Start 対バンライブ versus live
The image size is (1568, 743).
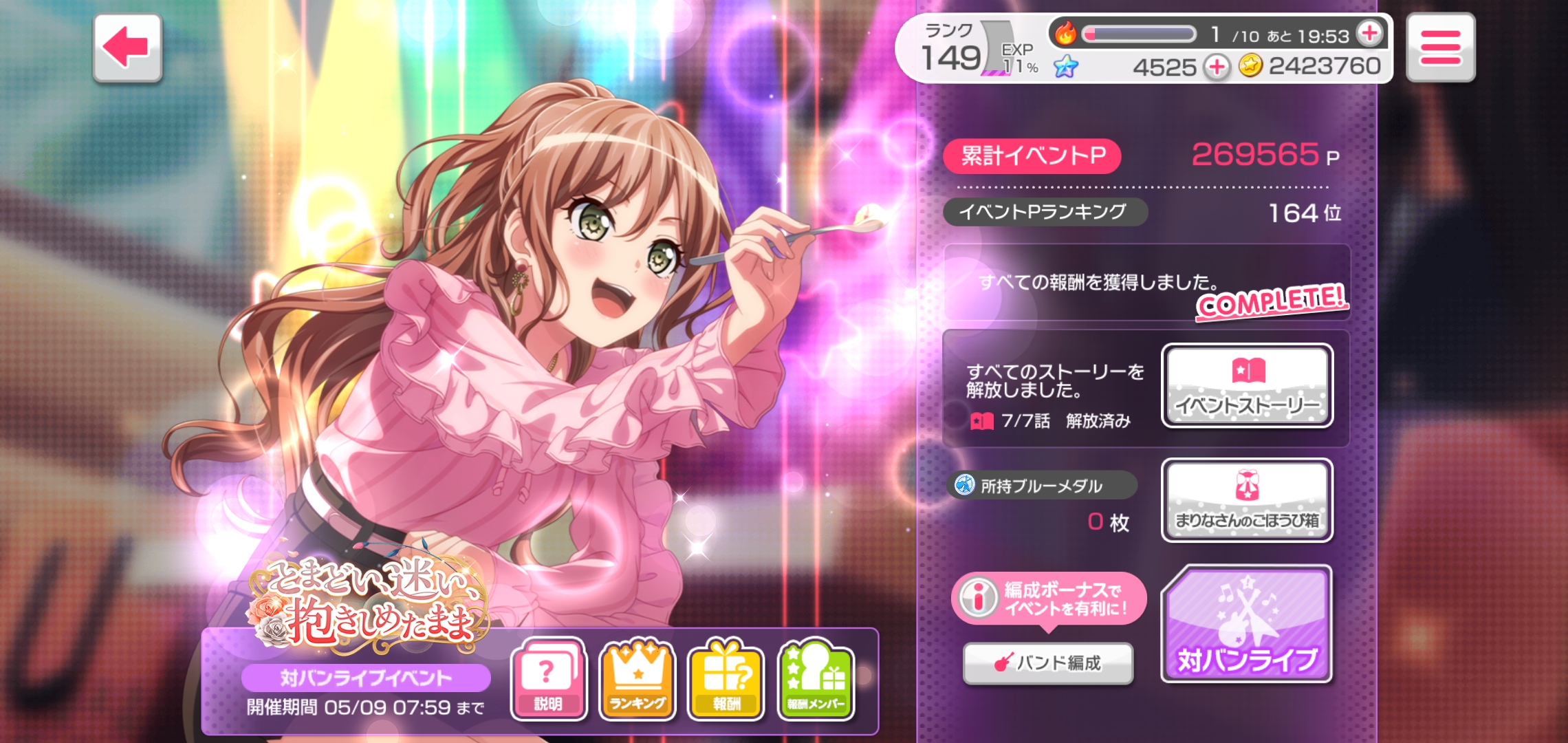pos(1246,625)
